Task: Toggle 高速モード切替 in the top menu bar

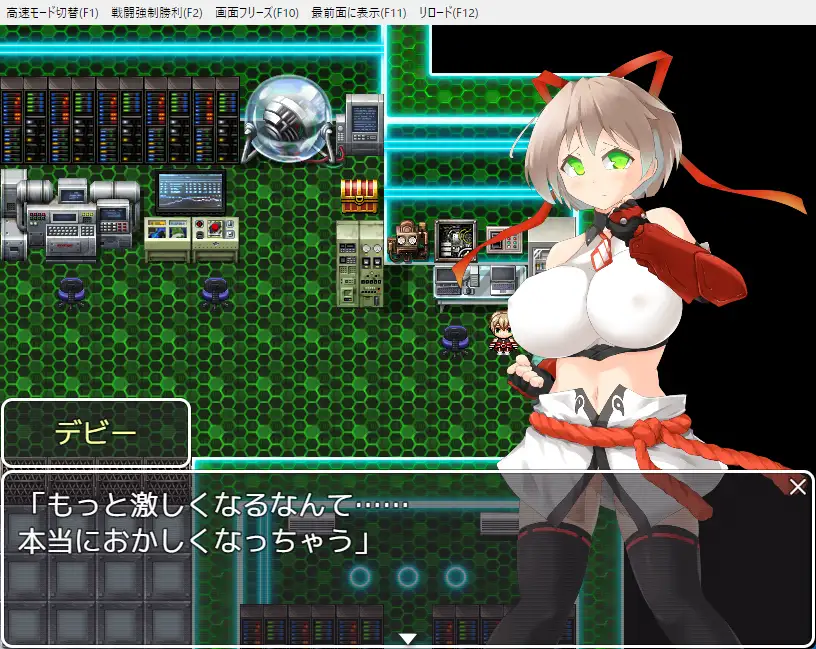Action: click(x=52, y=13)
